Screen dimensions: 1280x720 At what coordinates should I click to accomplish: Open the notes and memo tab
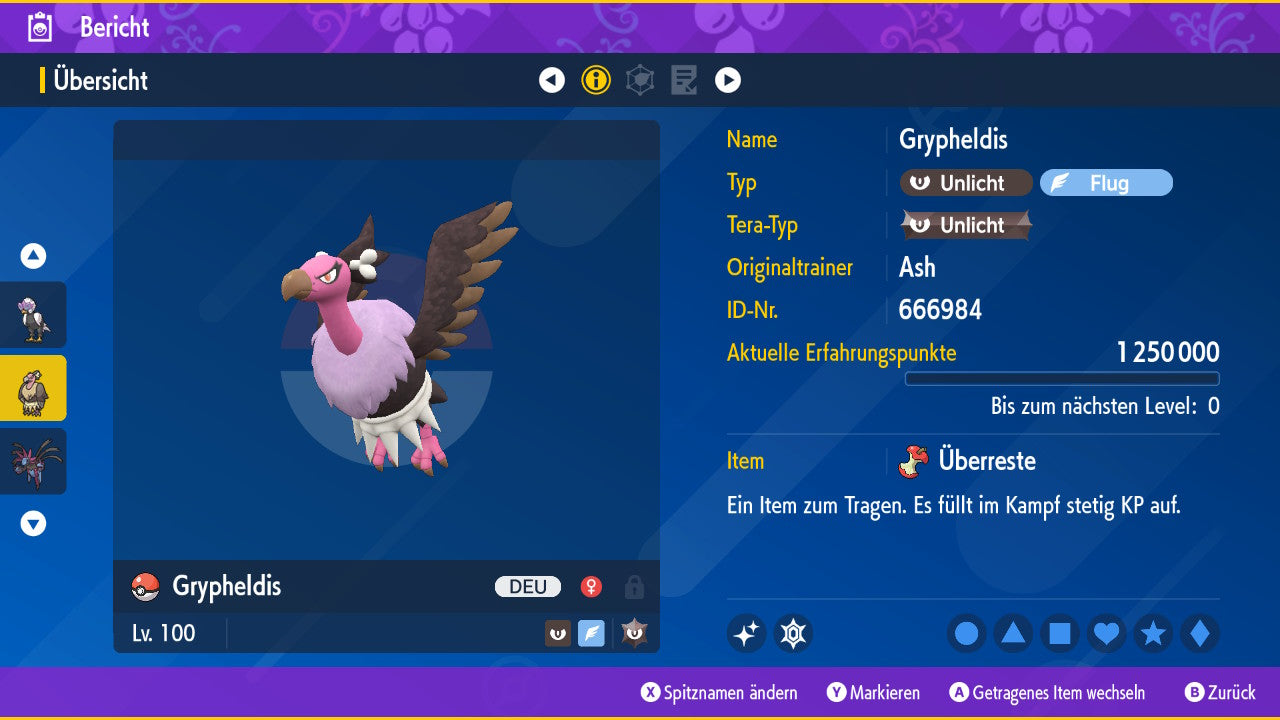pos(684,80)
